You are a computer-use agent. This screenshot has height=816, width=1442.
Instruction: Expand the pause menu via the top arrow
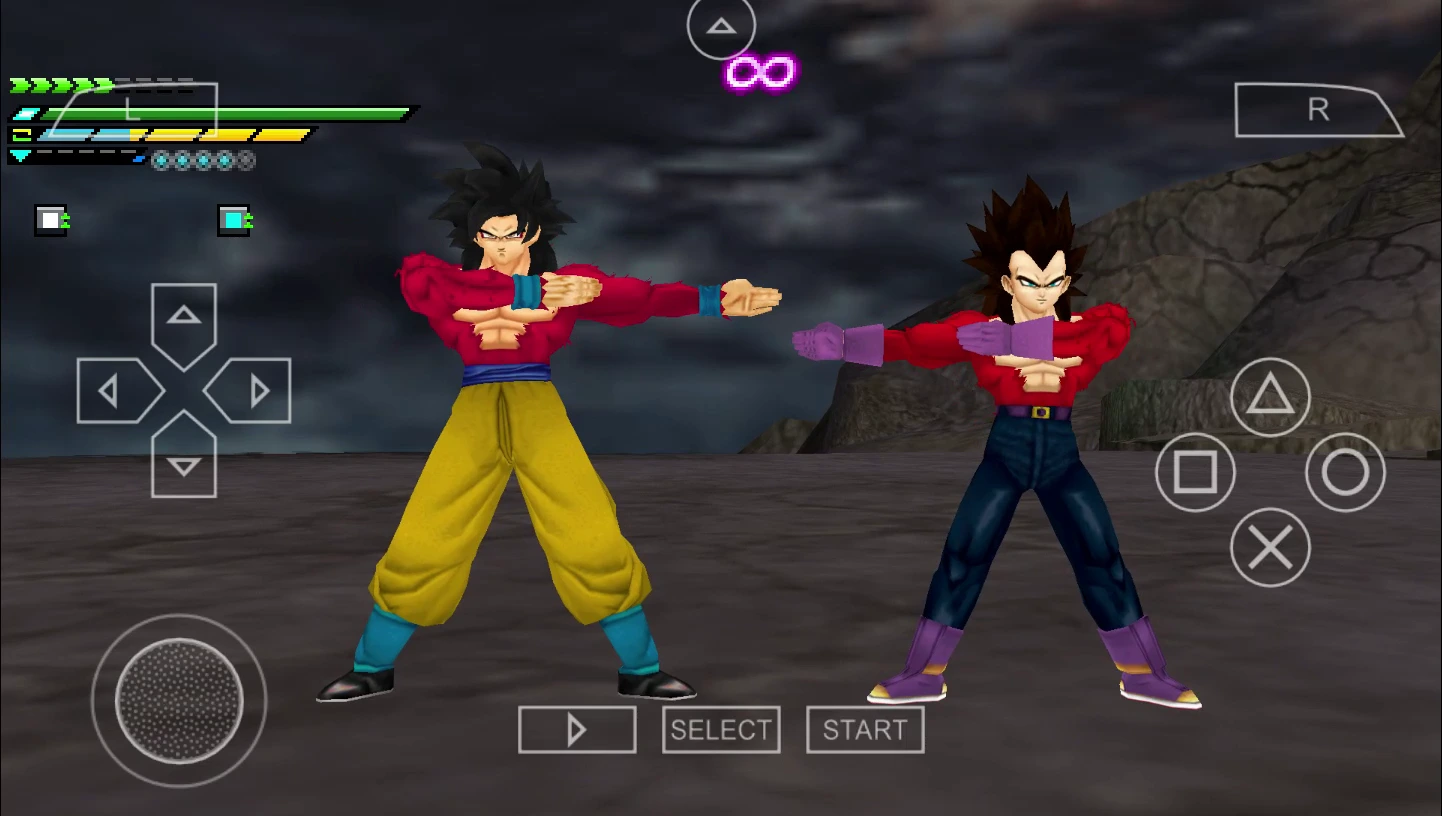[720, 27]
